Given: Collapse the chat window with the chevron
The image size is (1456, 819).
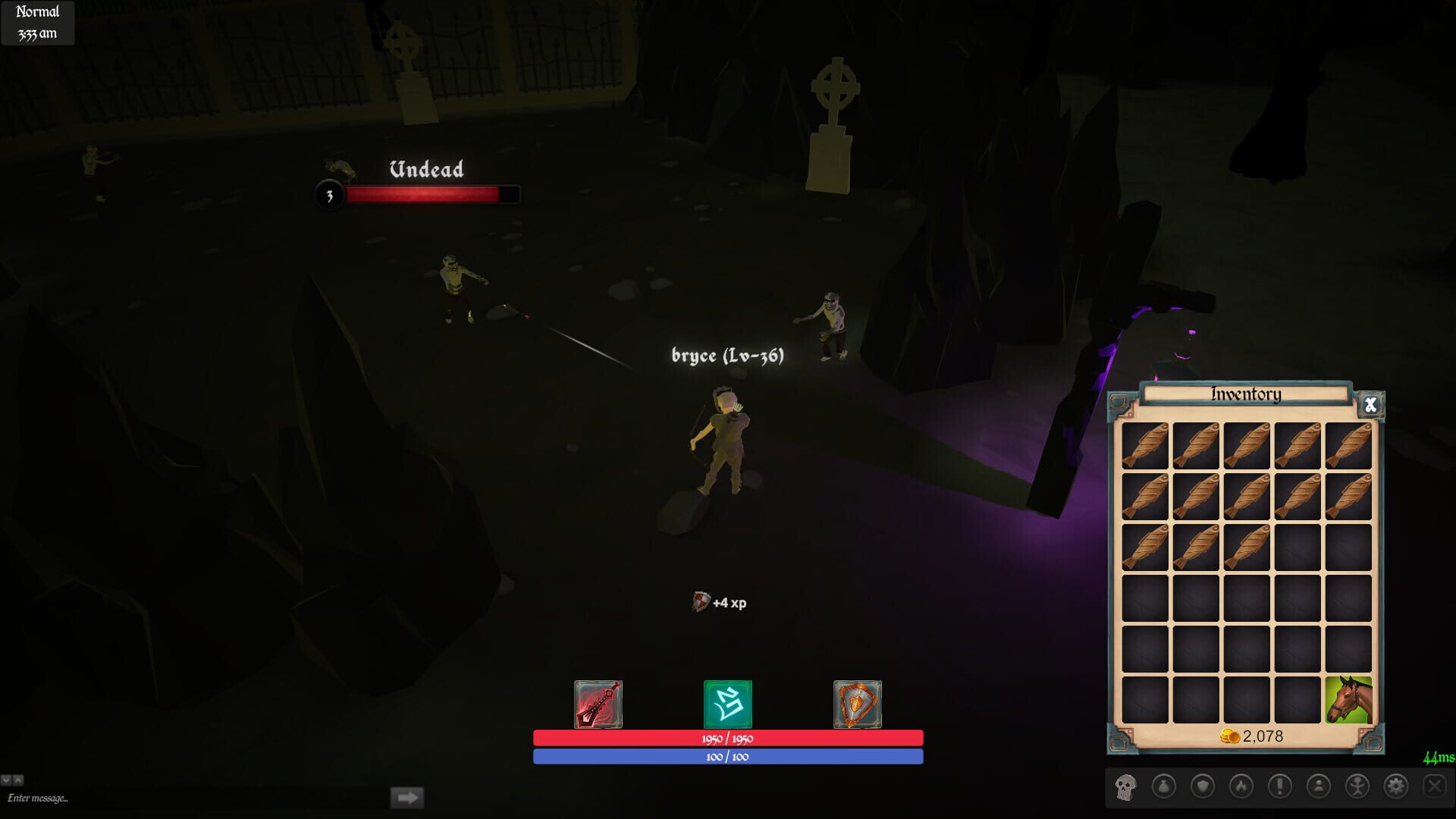Looking at the screenshot, I should point(7,780).
